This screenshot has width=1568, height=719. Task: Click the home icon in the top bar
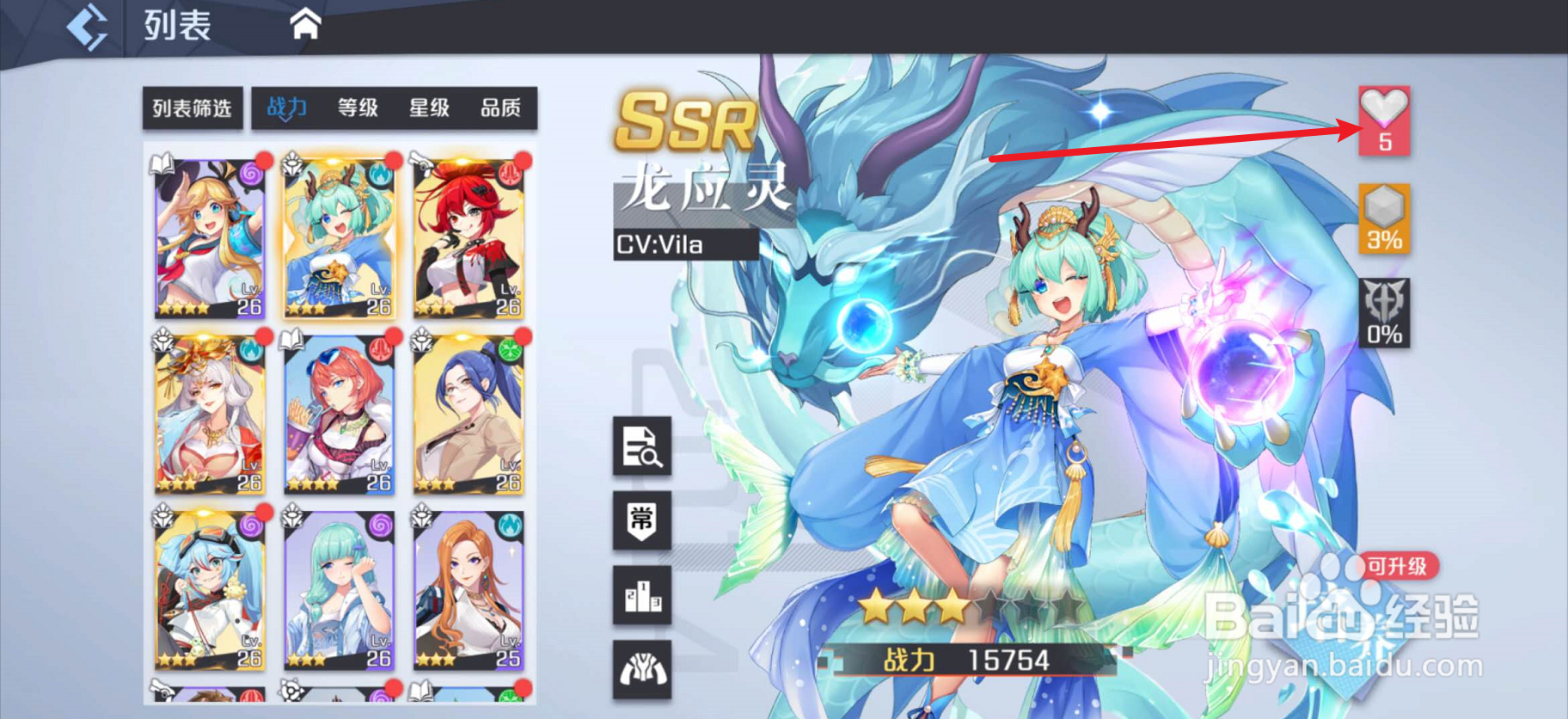coord(305,23)
